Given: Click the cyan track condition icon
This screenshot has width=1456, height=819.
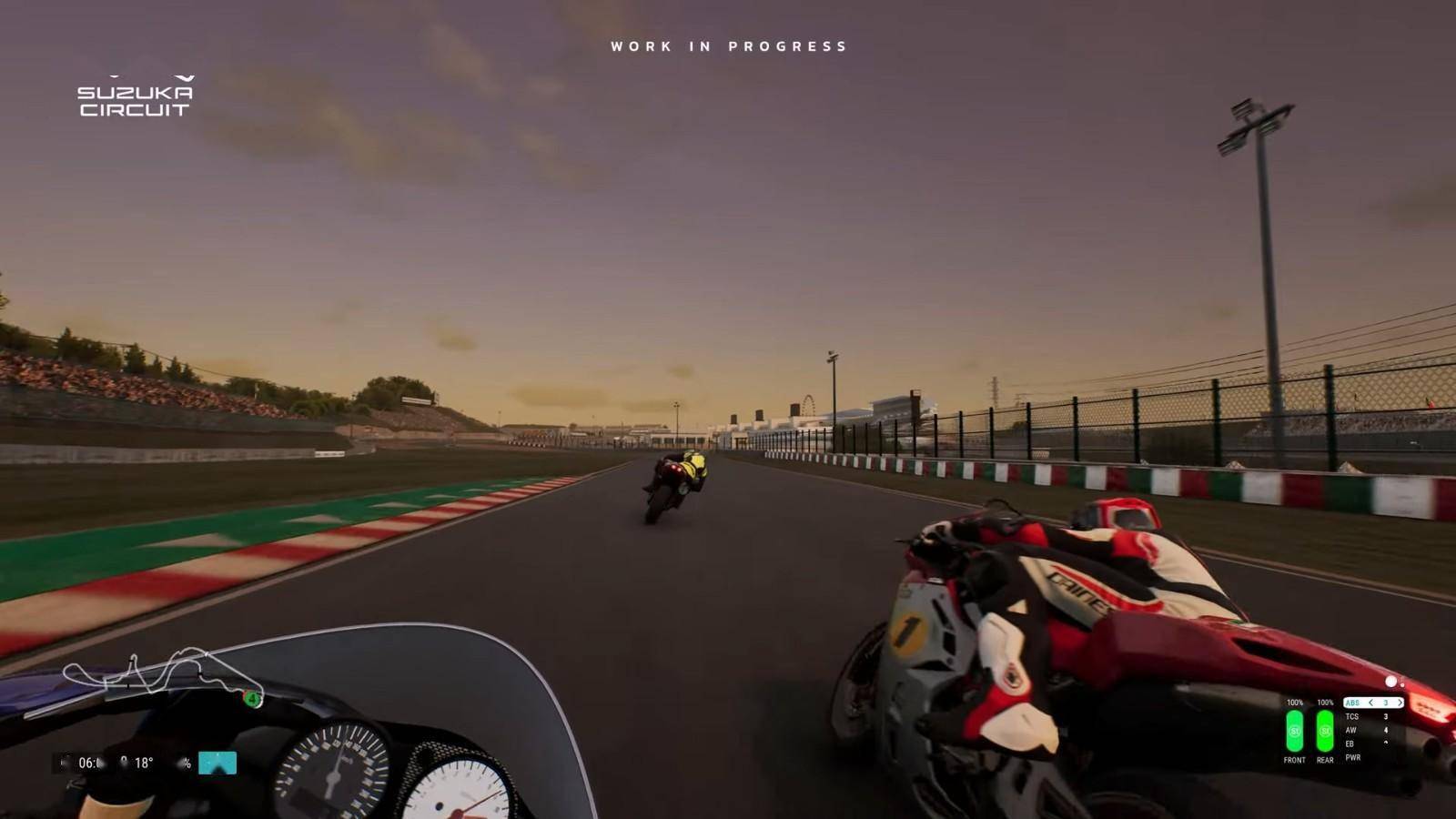Looking at the screenshot, I should [217, 763].
